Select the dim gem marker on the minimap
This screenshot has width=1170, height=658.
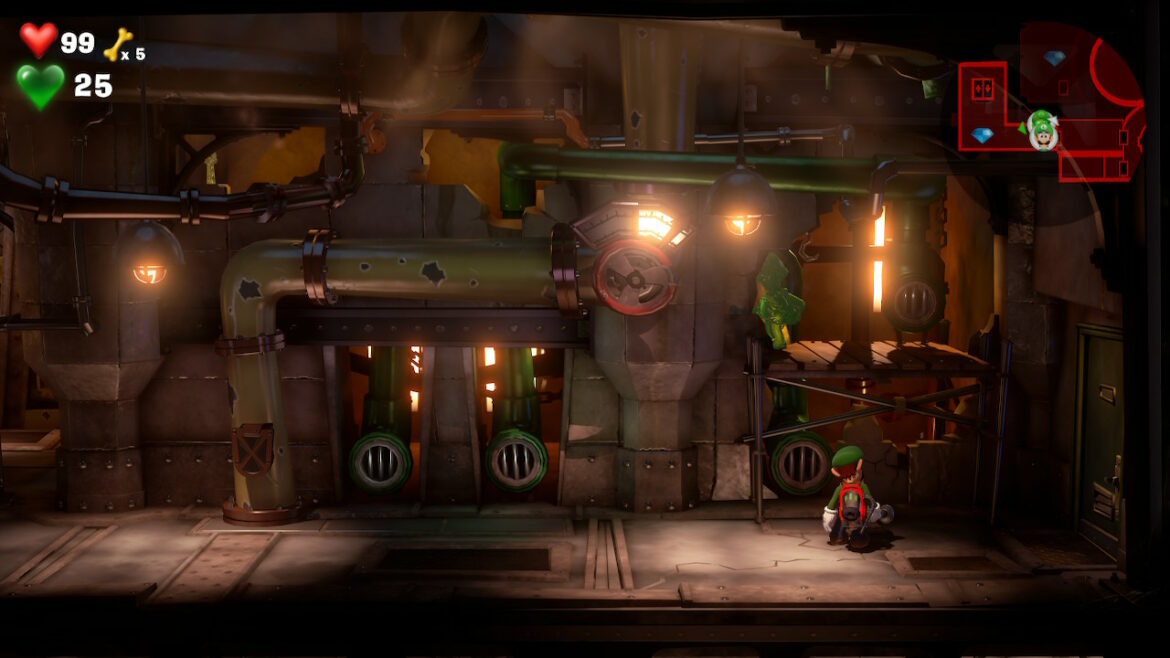(1053, 58)
